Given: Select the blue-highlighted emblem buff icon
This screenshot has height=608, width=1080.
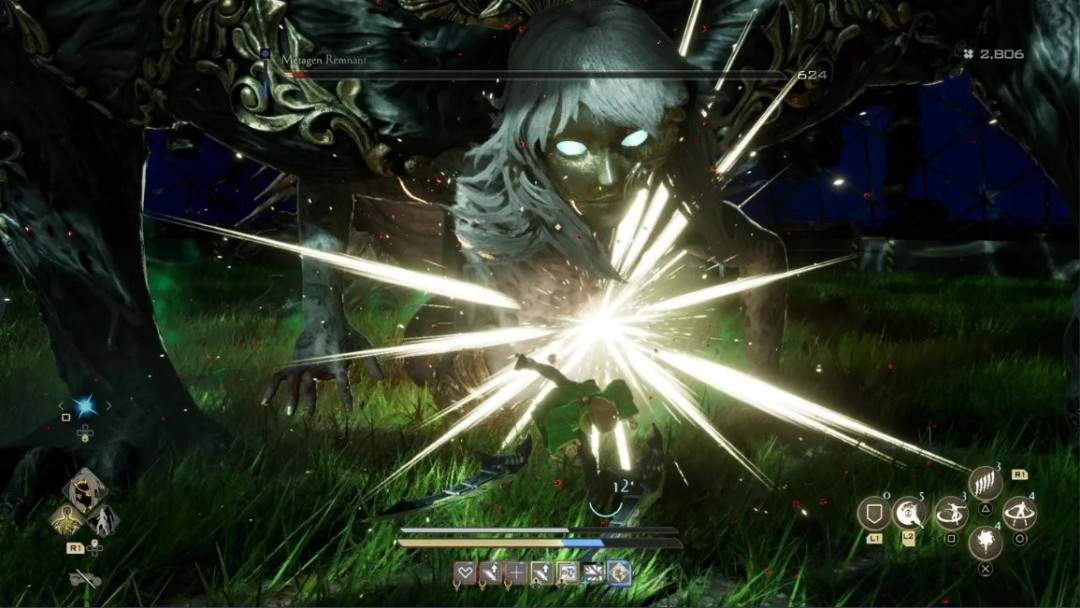Looking at the screenshot, I should coord(620,573).
